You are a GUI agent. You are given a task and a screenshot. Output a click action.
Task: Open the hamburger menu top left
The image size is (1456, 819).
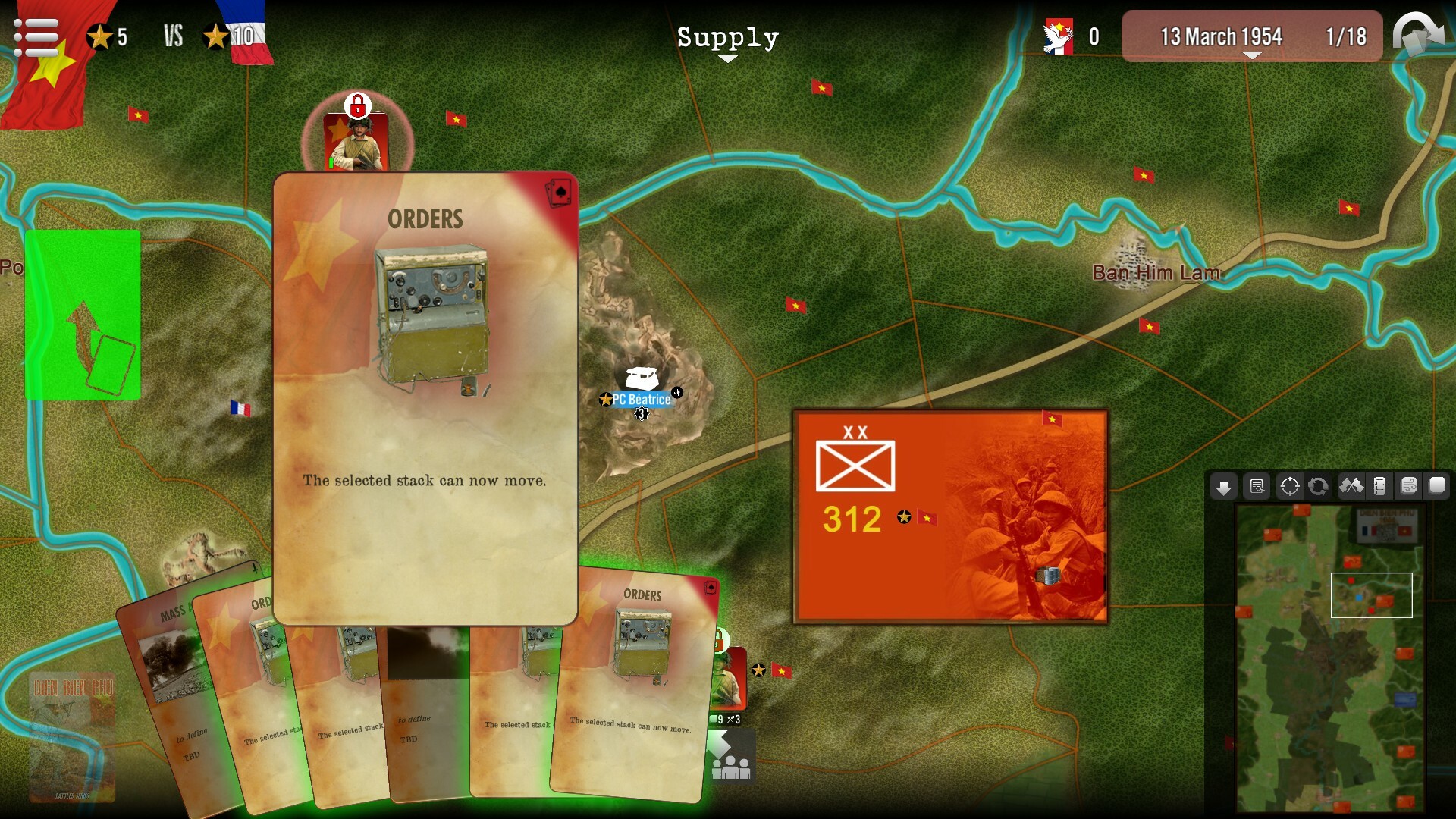(36, 36)
